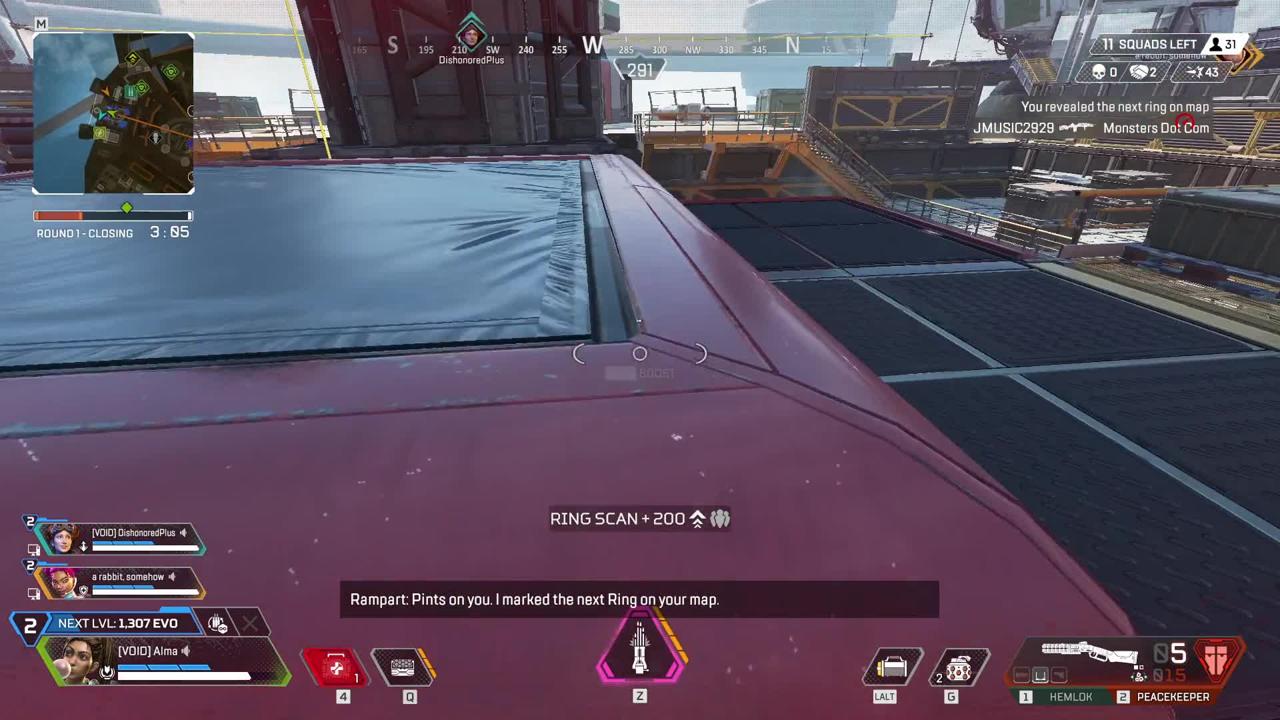
Task: Select the med kit healing item slot
Action: click(337, 668)
